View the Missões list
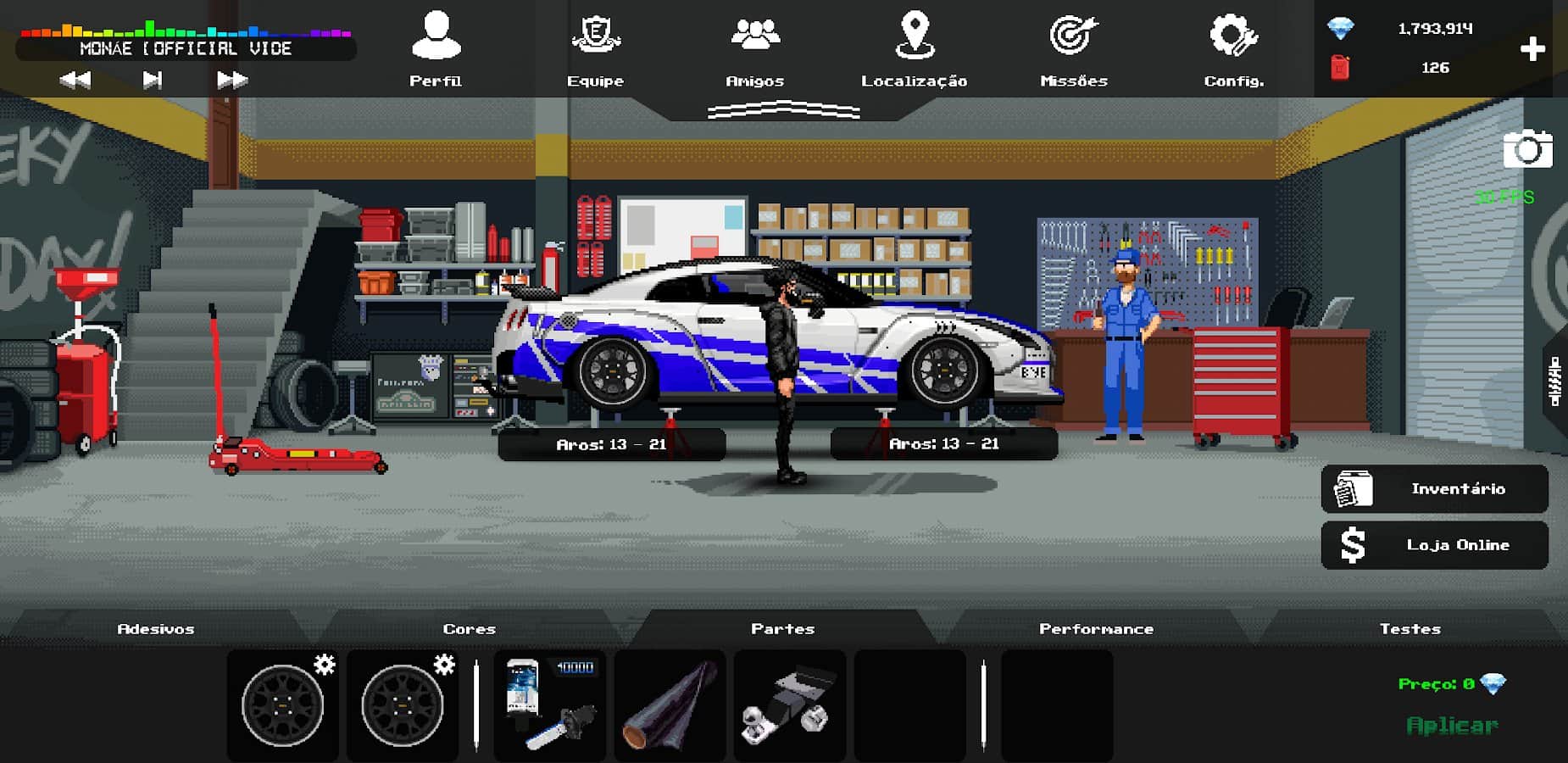The image size is (1568, 763). tap(1074, 49)
